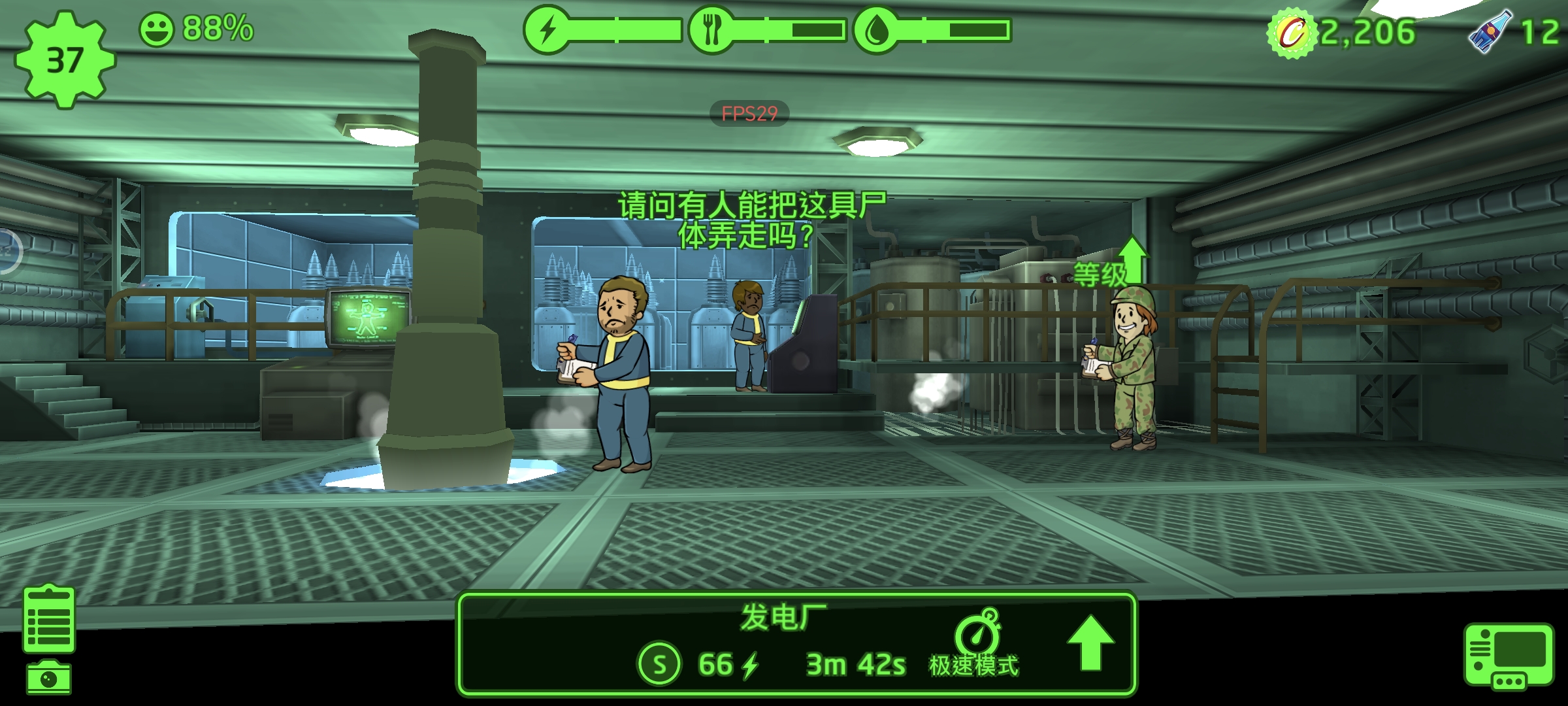Image resolution: width=1568 pixels, height=706 pixels.
Task: Take a screenshot with the camera icon
Action: [49, 678]
